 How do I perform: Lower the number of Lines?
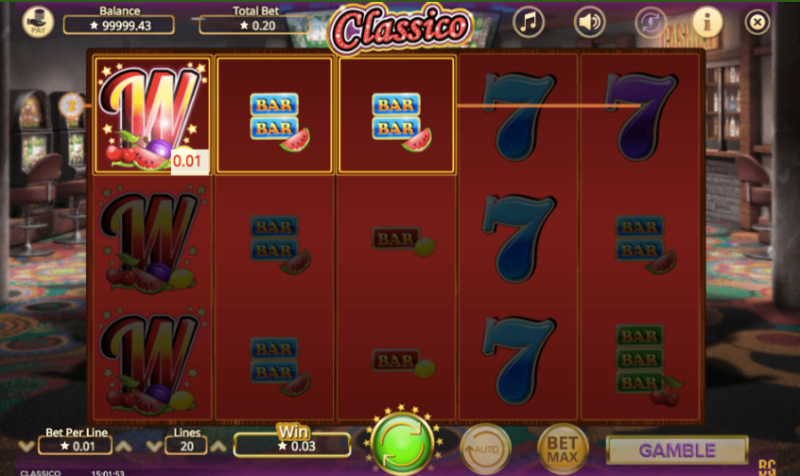154,446
